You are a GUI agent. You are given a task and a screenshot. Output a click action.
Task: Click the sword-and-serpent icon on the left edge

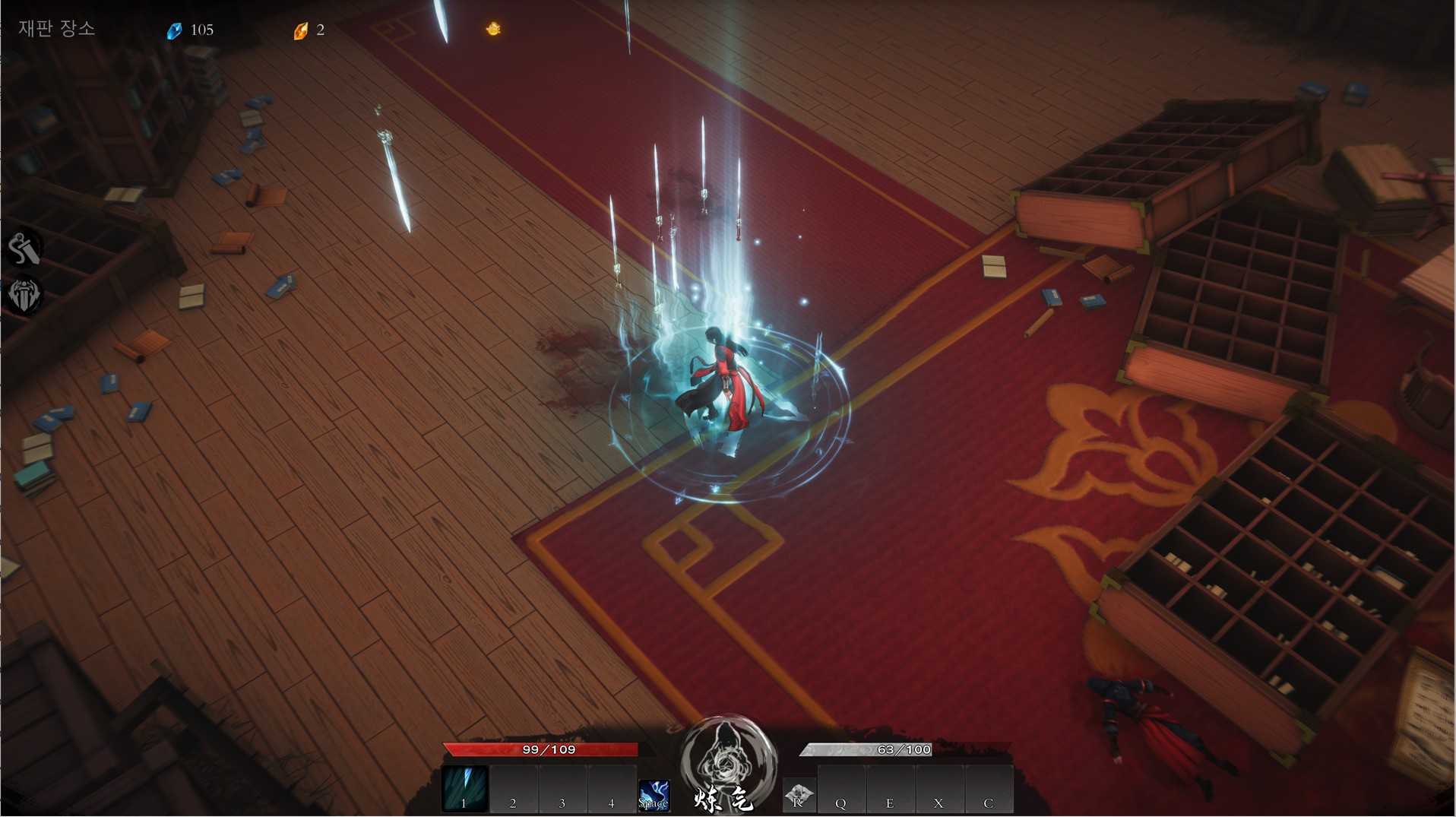point(24,249)
